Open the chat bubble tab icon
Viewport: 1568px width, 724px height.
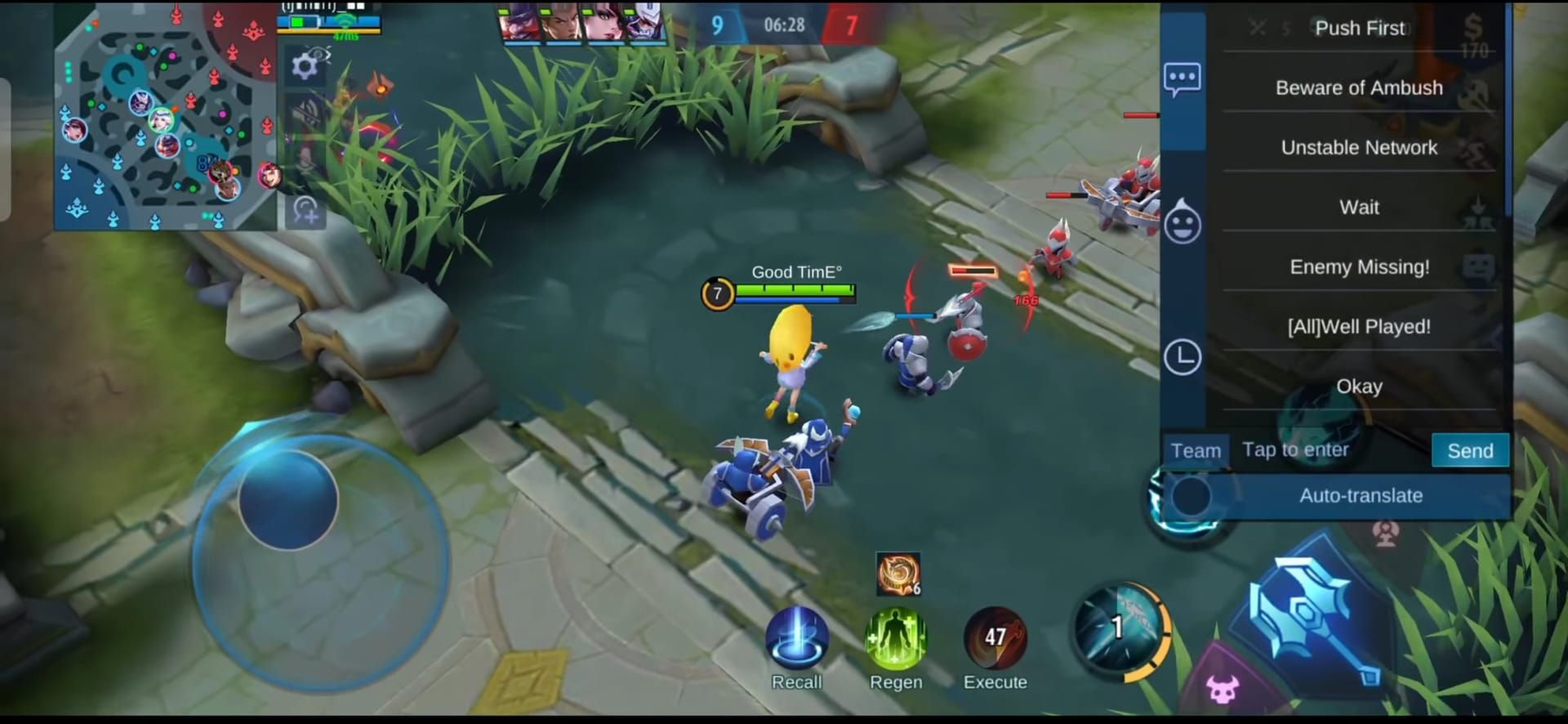tap(1182, 79)
